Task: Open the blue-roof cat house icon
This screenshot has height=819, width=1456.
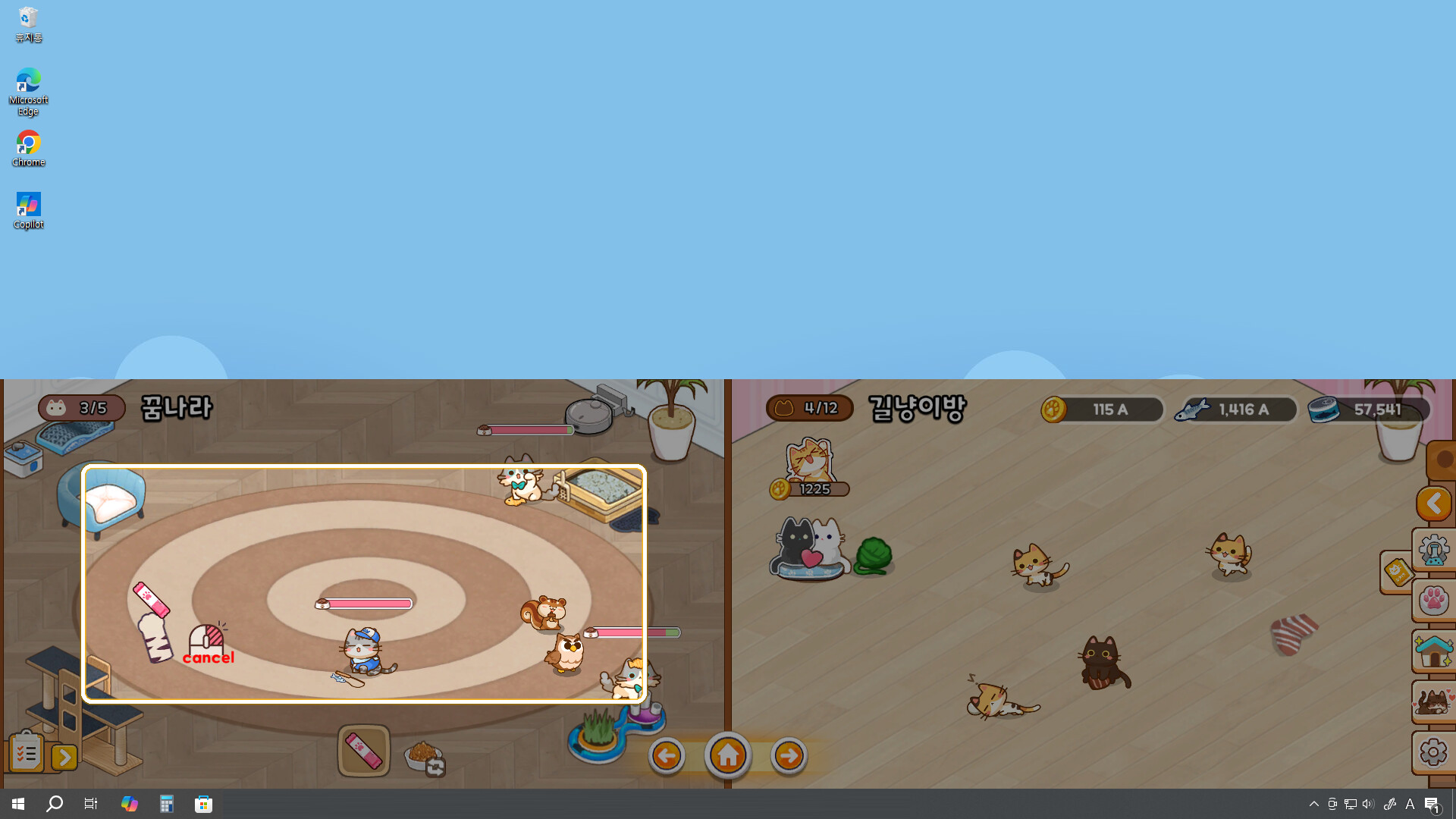Action: tap(1434, 651)
